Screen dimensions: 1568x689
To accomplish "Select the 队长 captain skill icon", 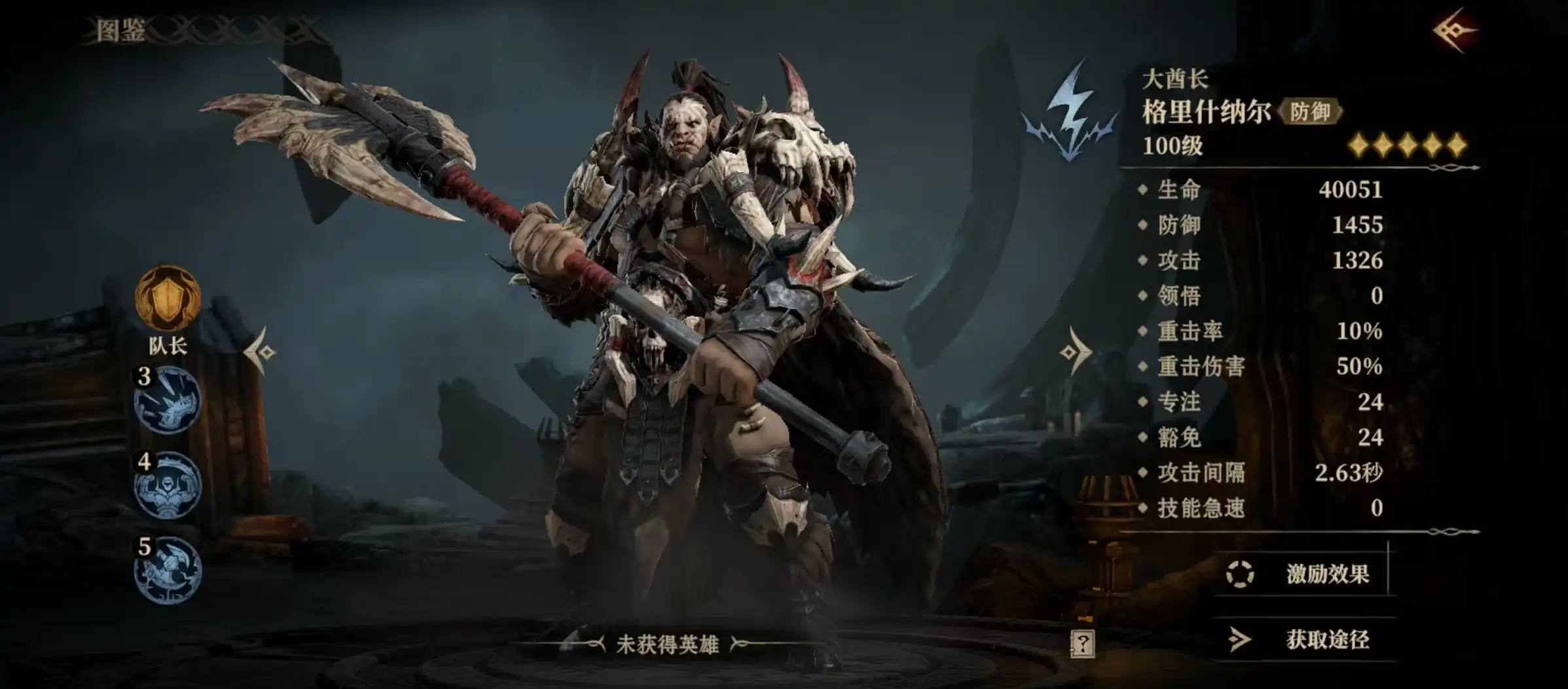I will (168, 299).
